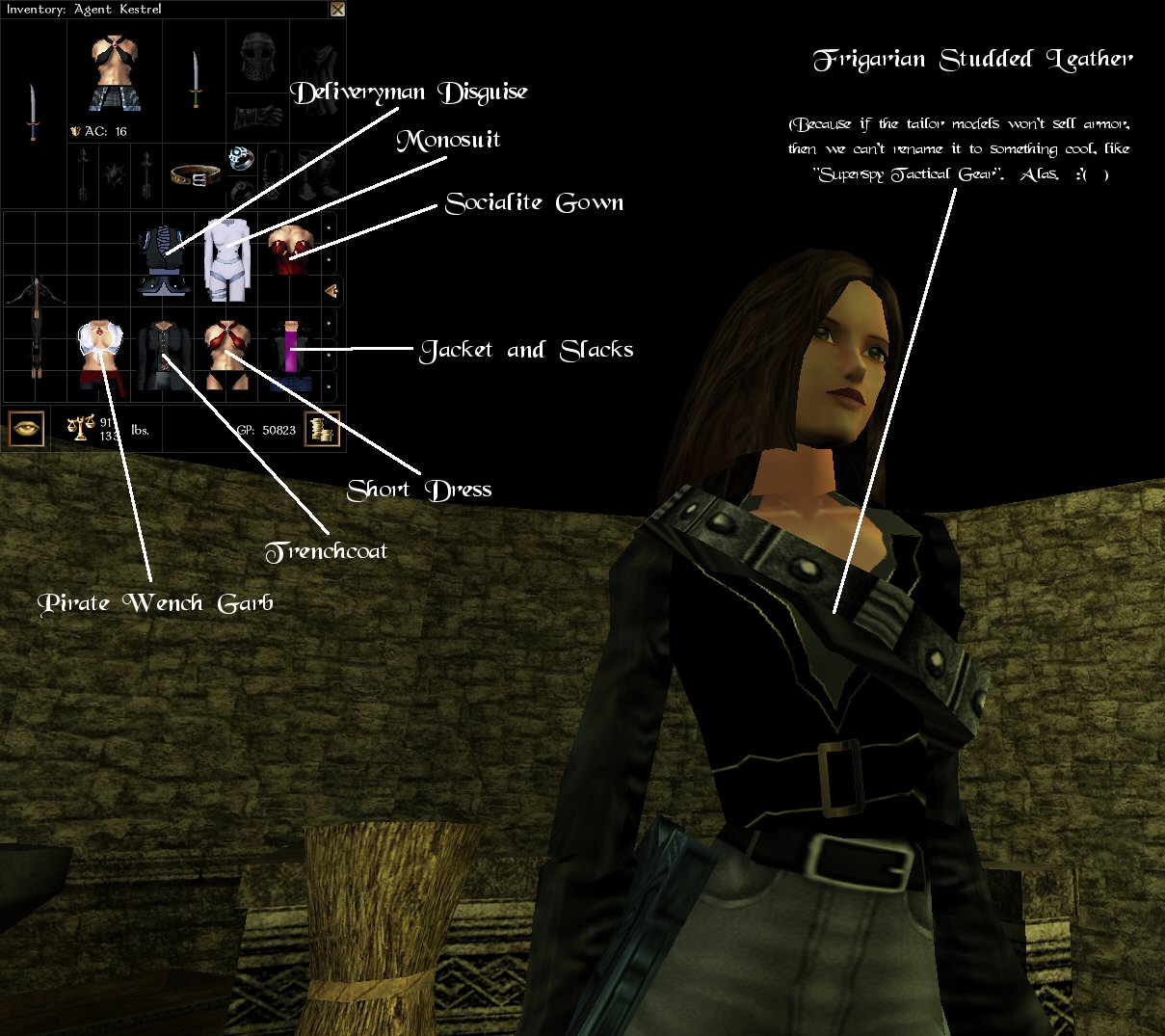This screenshot has height=1036, width=1165.
Task: Pick the black Trenchcoat item
Action: click(163, 357)
